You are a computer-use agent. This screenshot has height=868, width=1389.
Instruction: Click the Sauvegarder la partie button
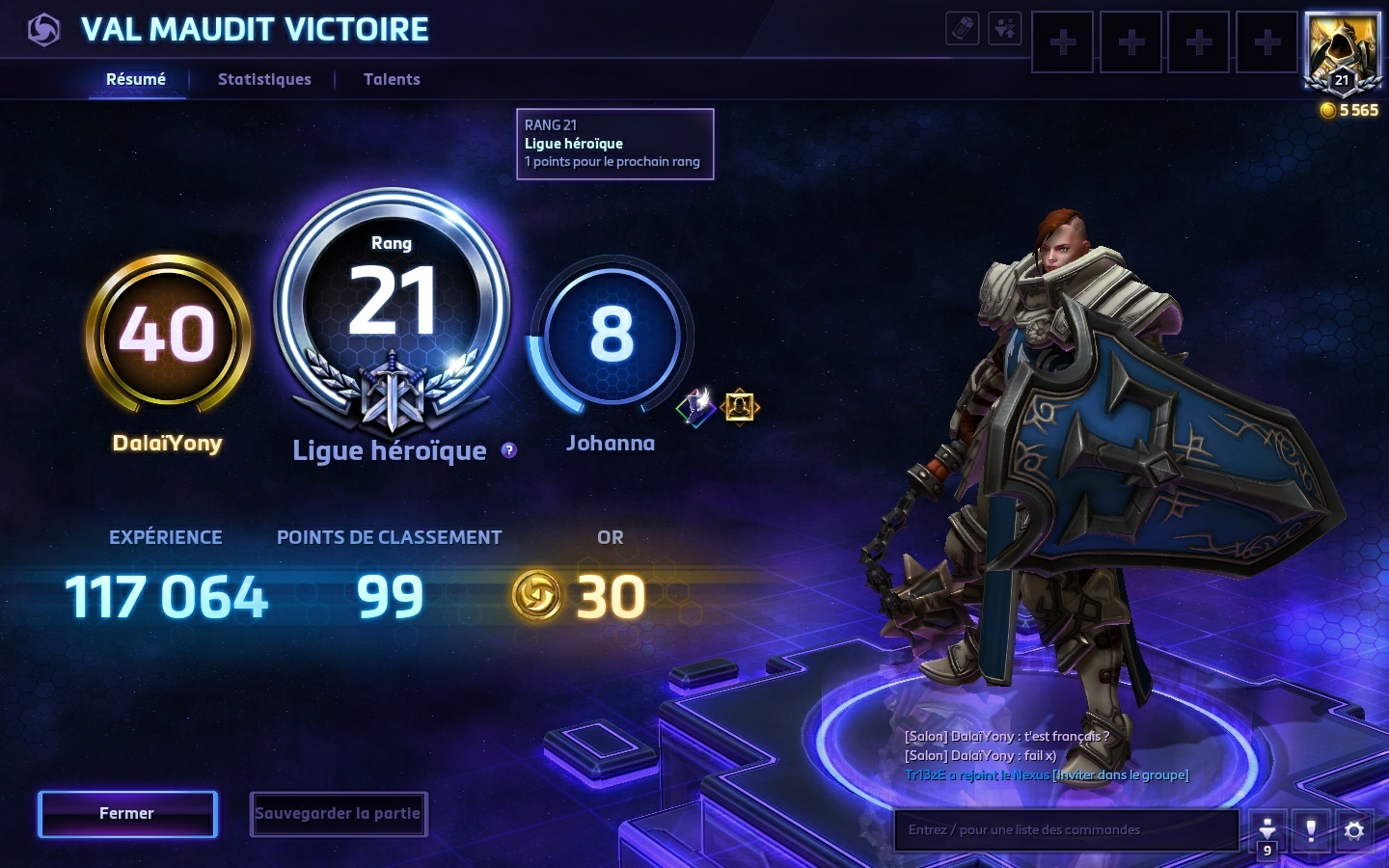[338, 814]
